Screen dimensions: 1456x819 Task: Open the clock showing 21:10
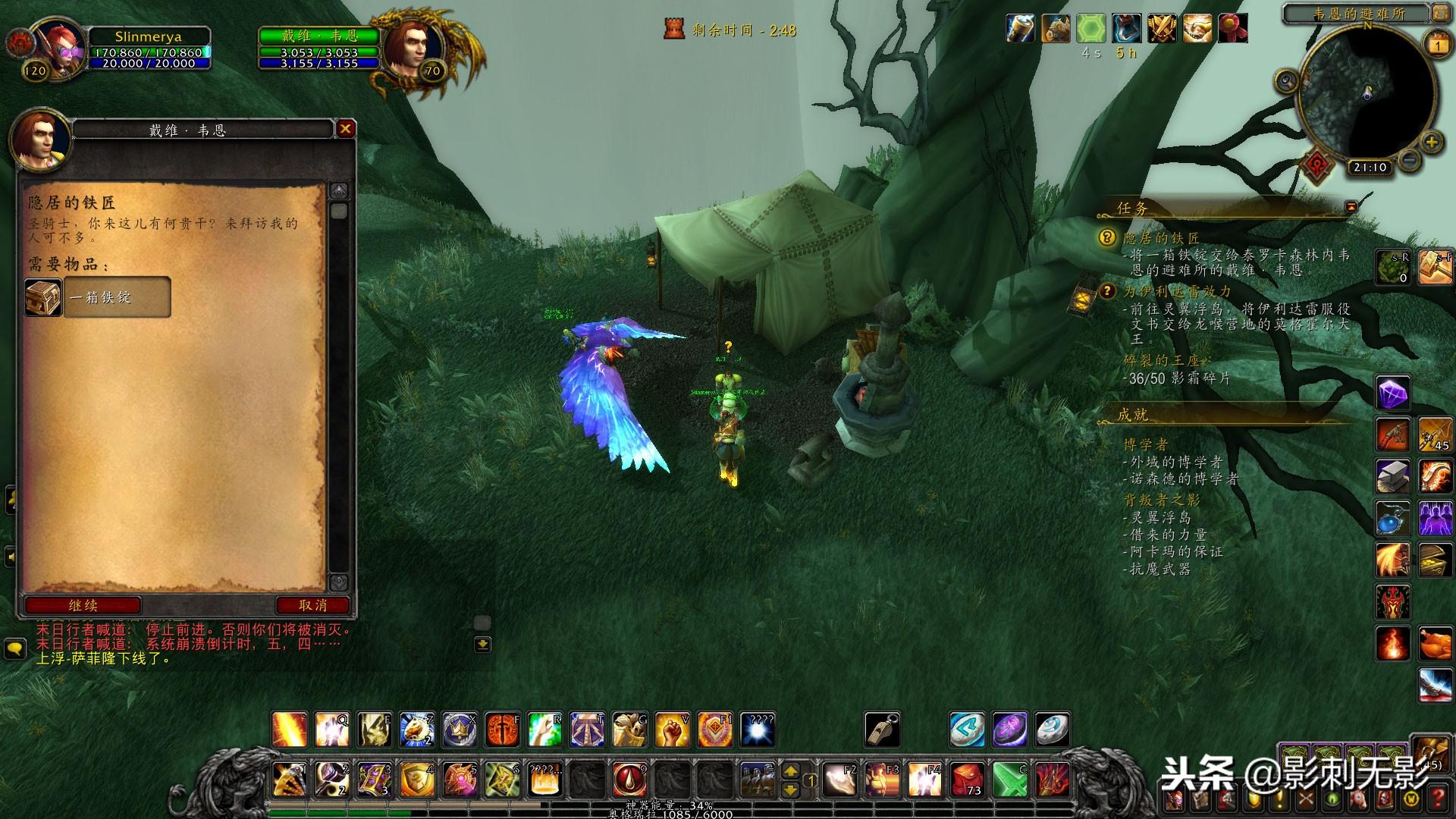pyautogui.click(x=1370, y=168)
